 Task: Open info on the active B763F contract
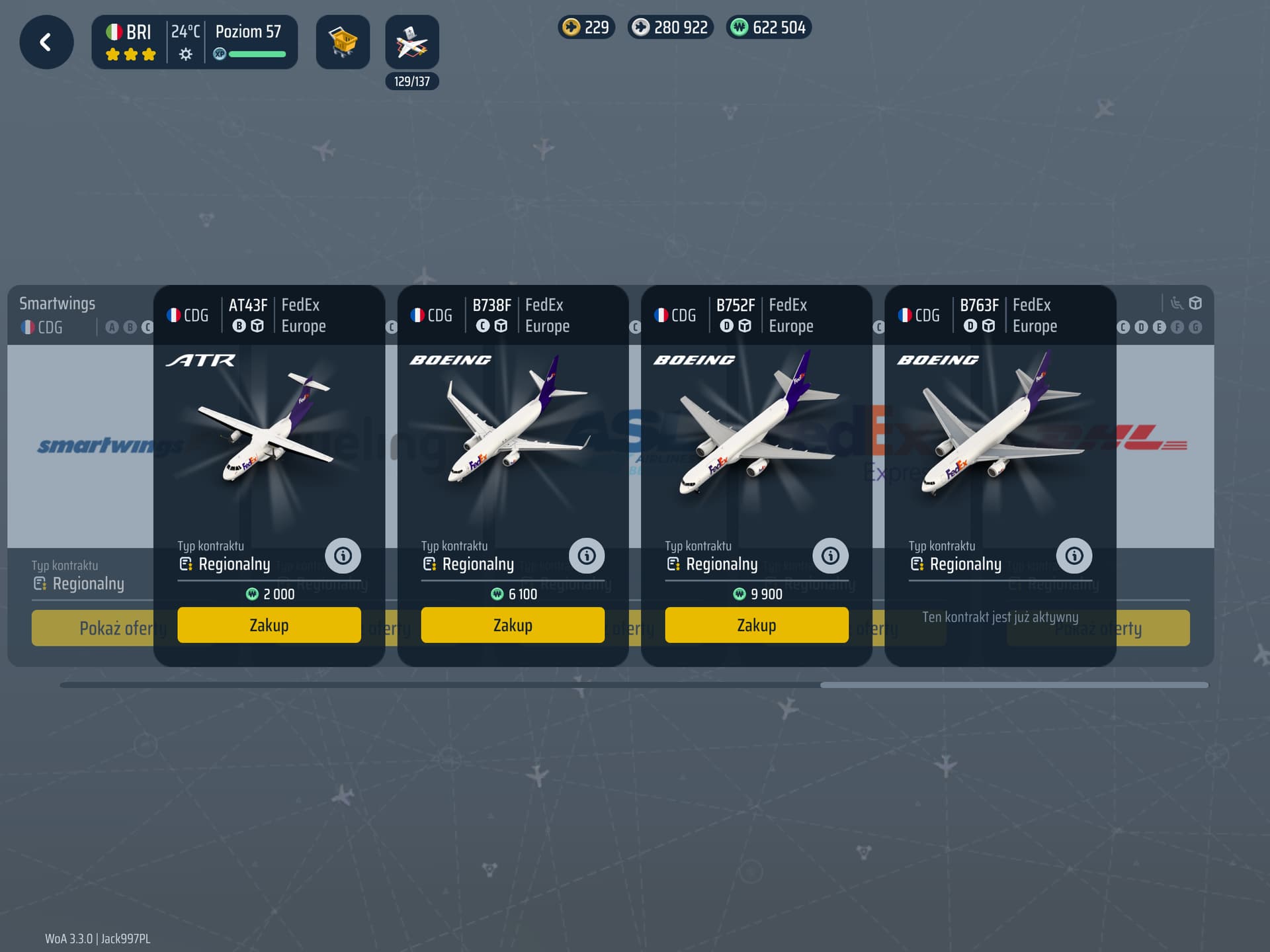tap(1074, 556)
